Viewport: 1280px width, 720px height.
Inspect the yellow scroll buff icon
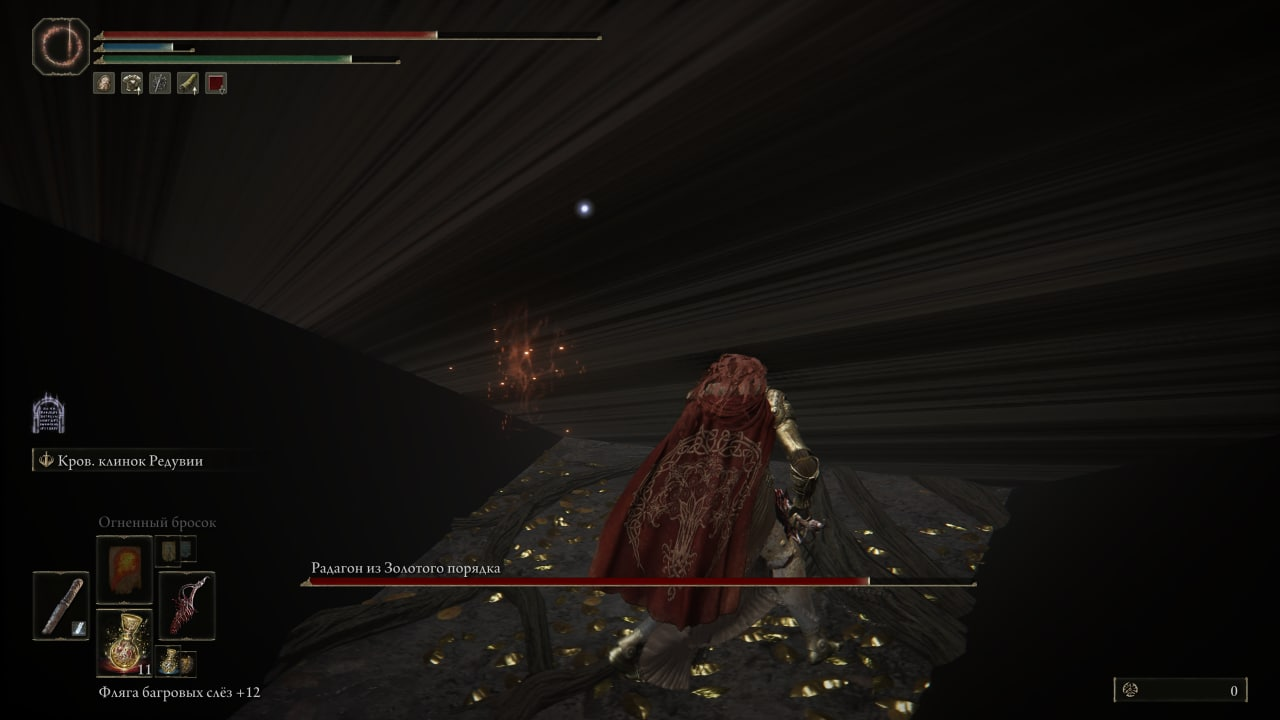pyautogui.click(x=188, y=83)
